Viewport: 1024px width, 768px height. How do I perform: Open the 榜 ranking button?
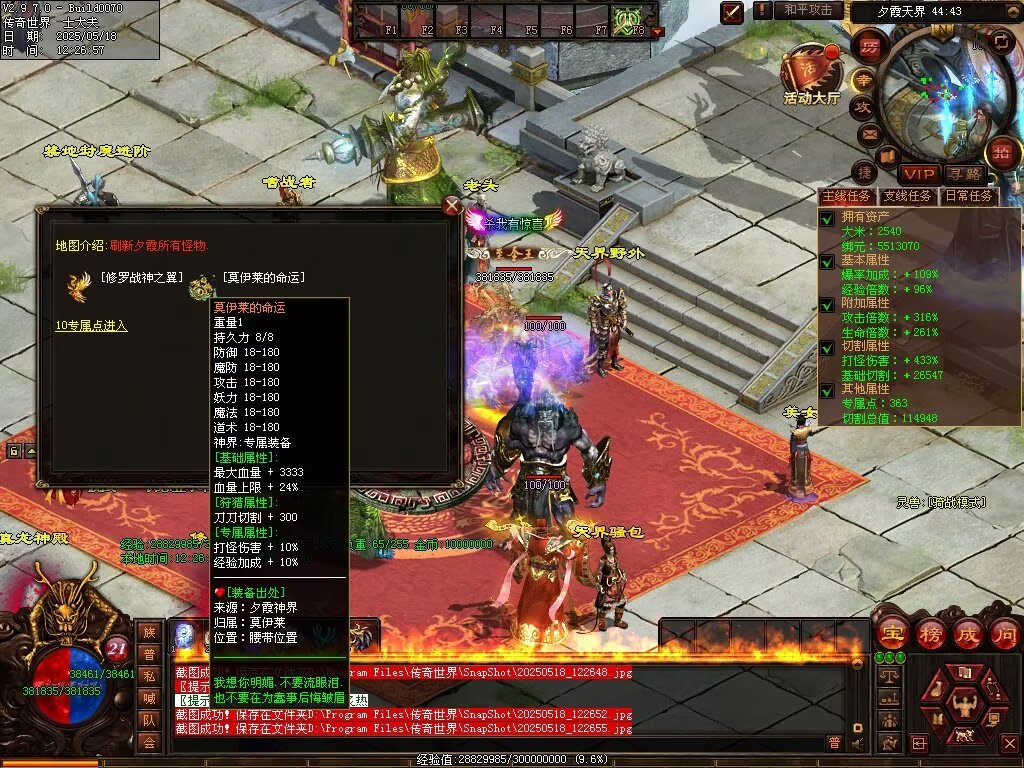[930, 633]
